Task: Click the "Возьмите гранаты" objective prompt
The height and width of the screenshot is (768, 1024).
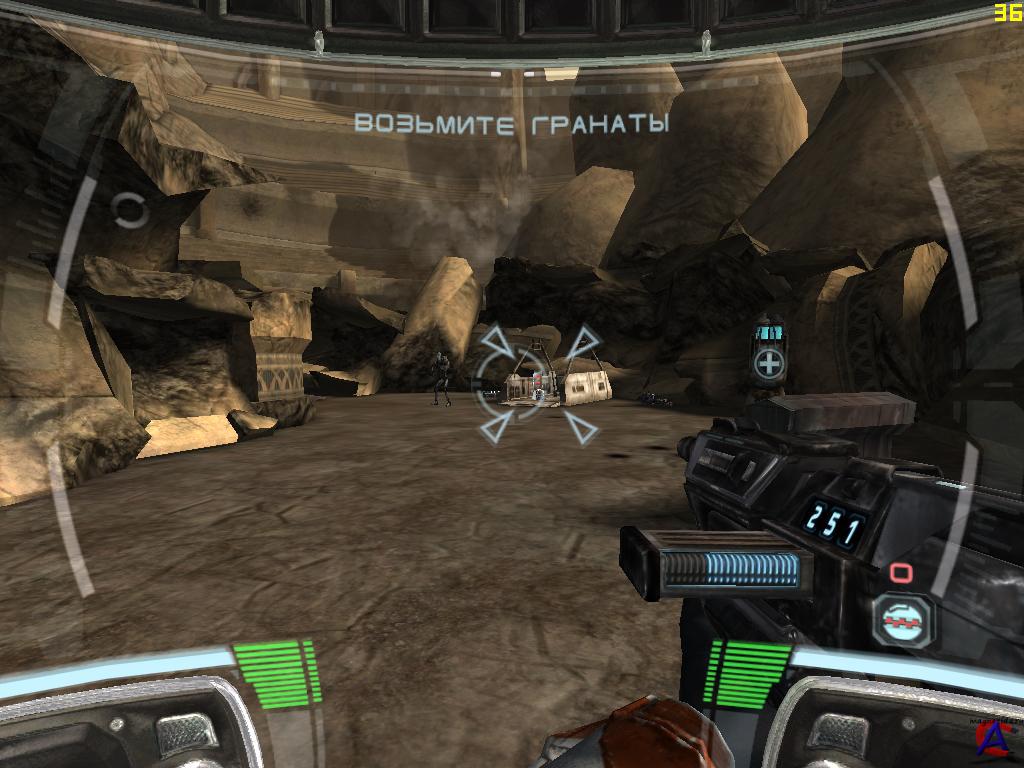Action: 511,124
